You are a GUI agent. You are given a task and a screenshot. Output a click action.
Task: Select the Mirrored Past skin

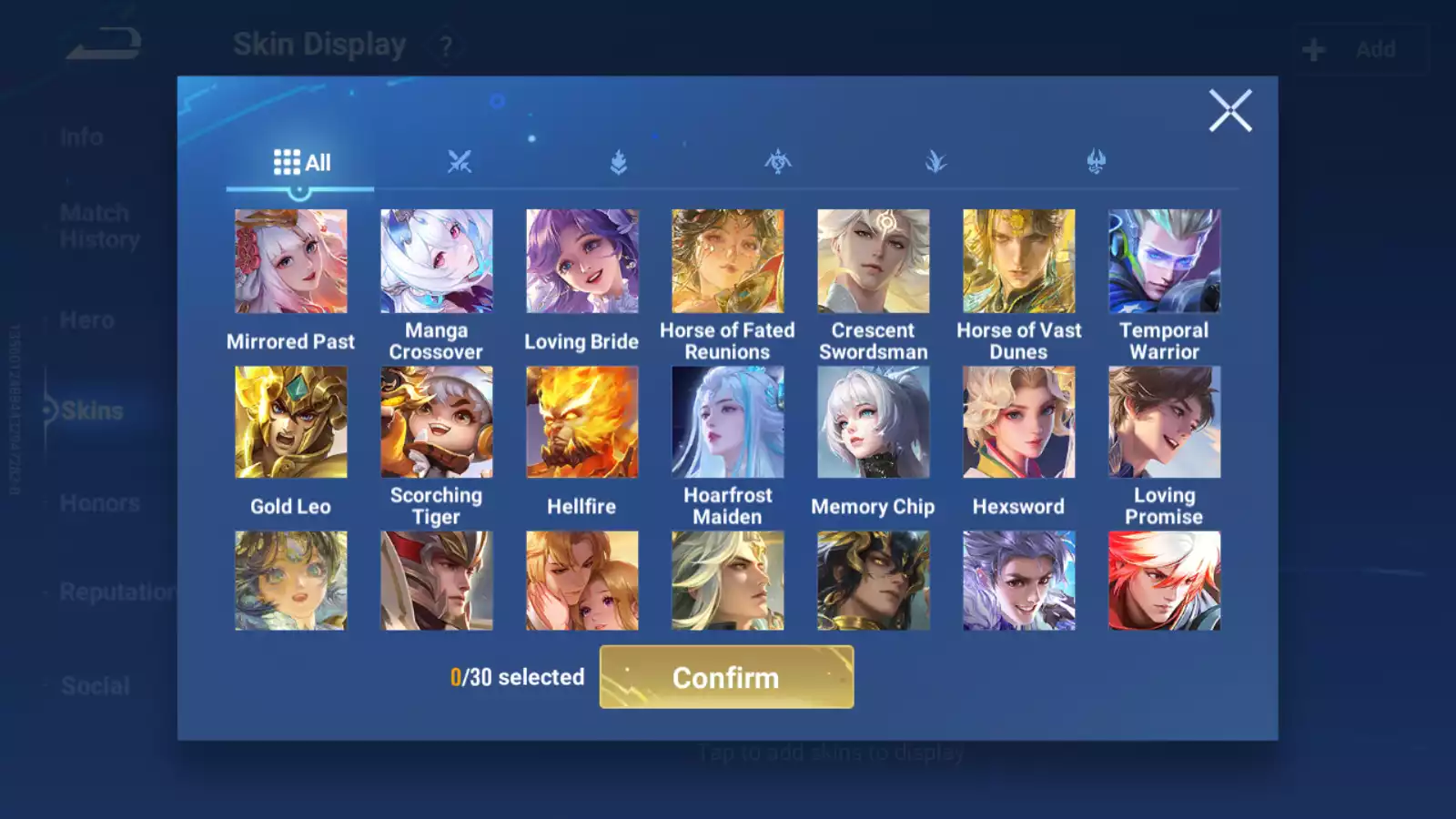pos(291,261)
